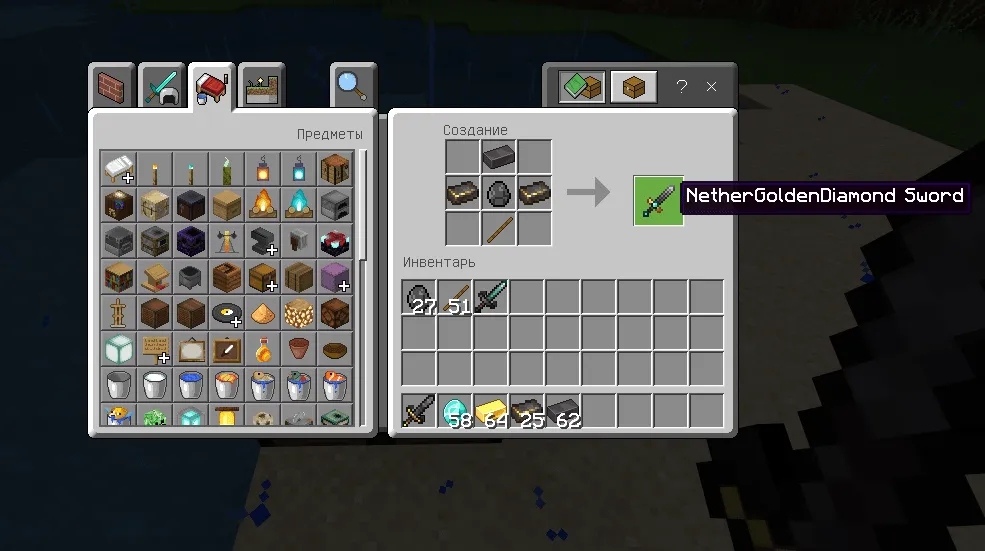985x551 pixels.
Task: Select the stack of 58 diamonds
Action: pyautogui.click(x=456, y=411)
